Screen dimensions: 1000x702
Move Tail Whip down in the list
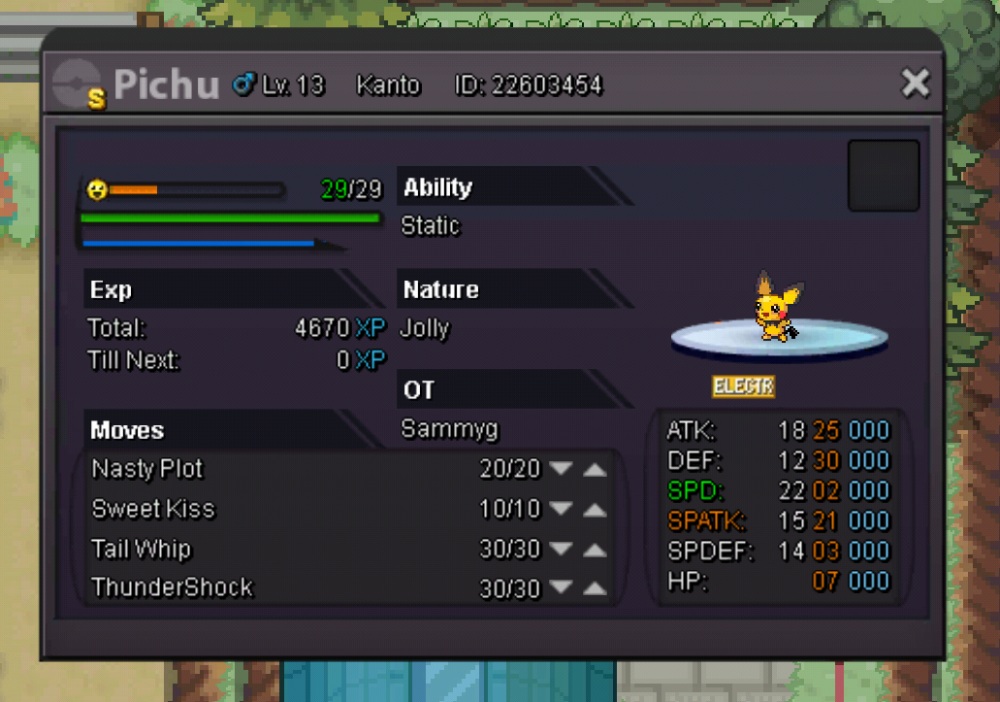click(561, 550)
